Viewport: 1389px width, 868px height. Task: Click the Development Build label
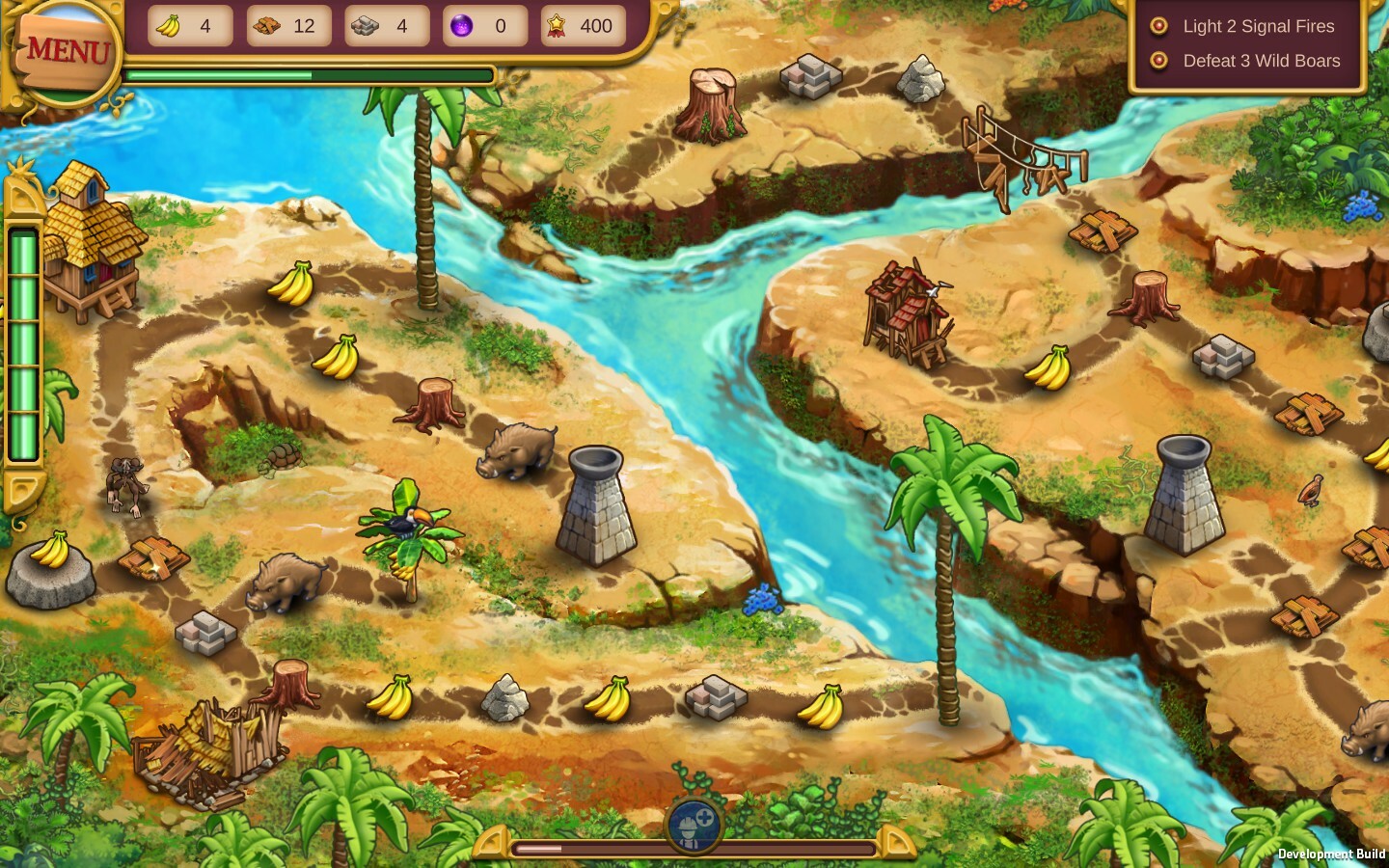pos(1331,854)
